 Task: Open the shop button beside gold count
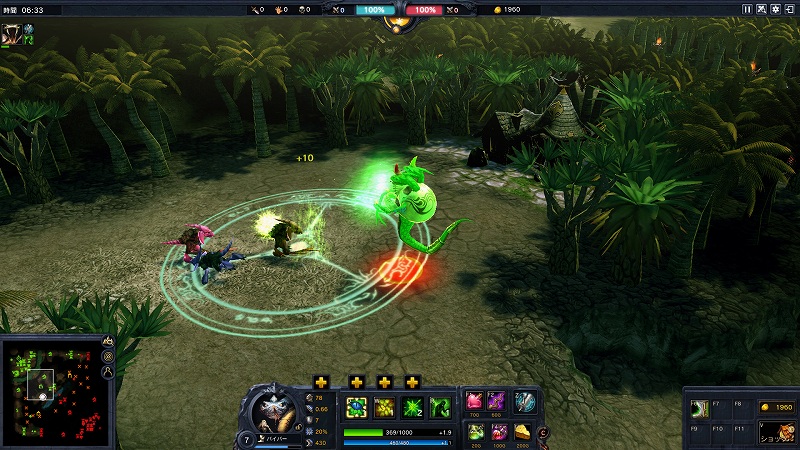point(776,431)
